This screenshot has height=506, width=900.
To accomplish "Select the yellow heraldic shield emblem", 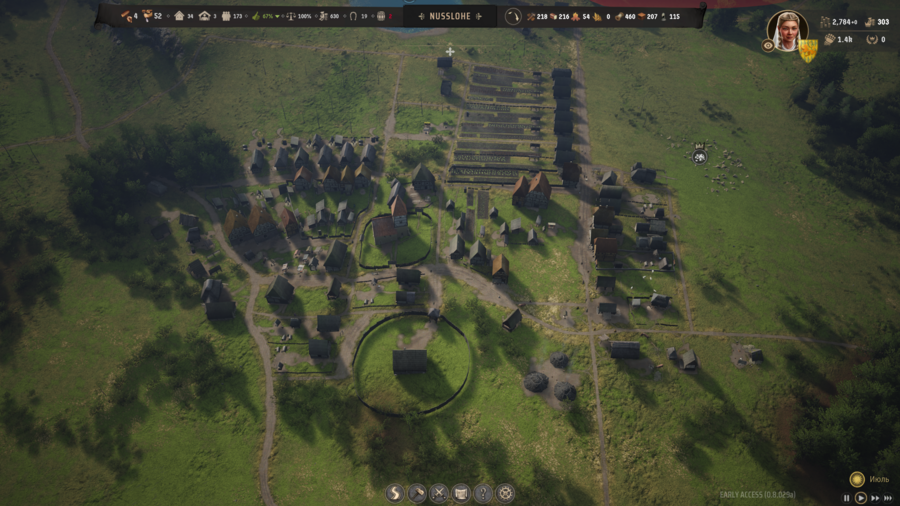I will click(x=807, y=49).
